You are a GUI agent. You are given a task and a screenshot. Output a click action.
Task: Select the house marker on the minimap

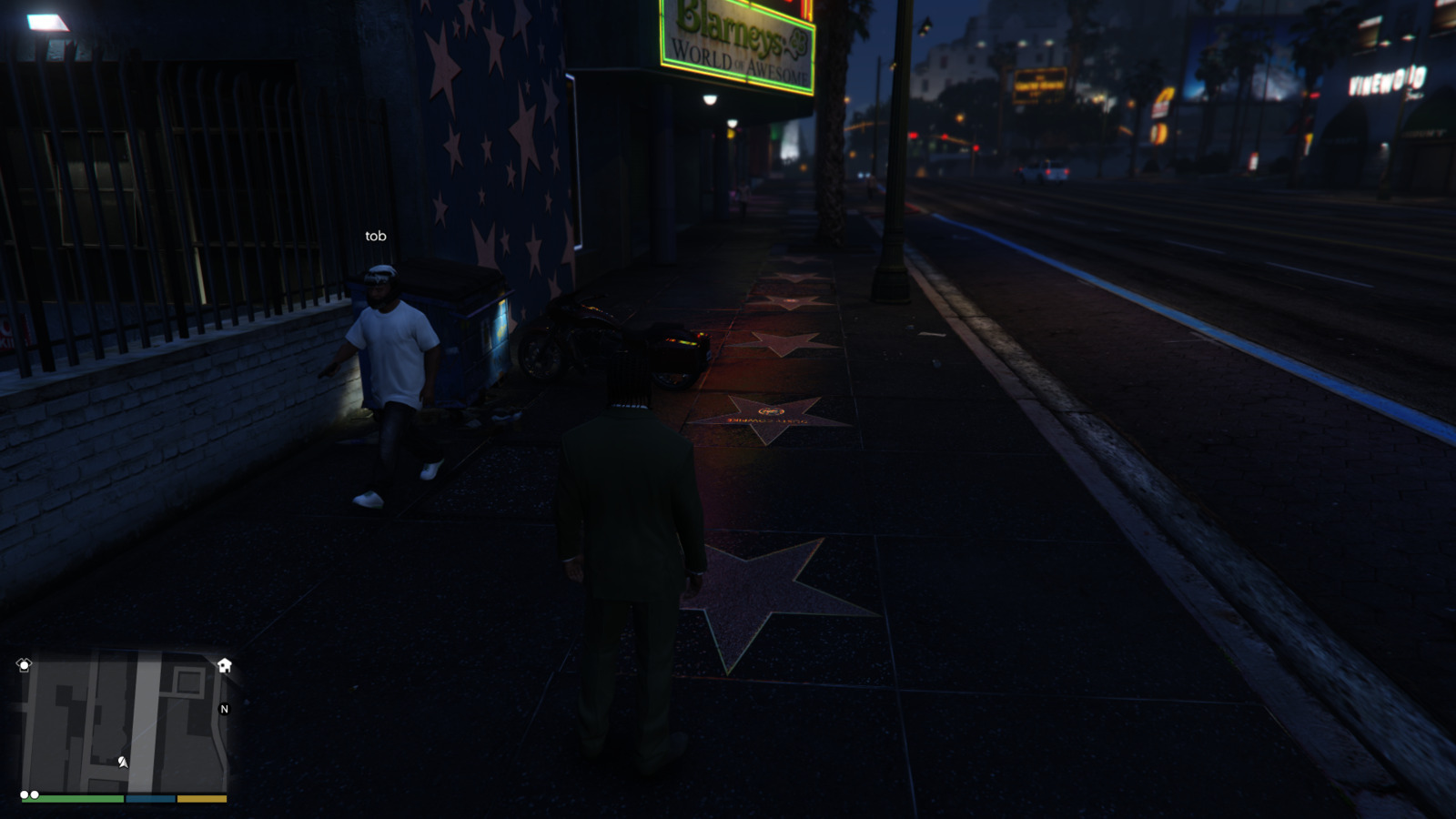click(x=225, y=665)
